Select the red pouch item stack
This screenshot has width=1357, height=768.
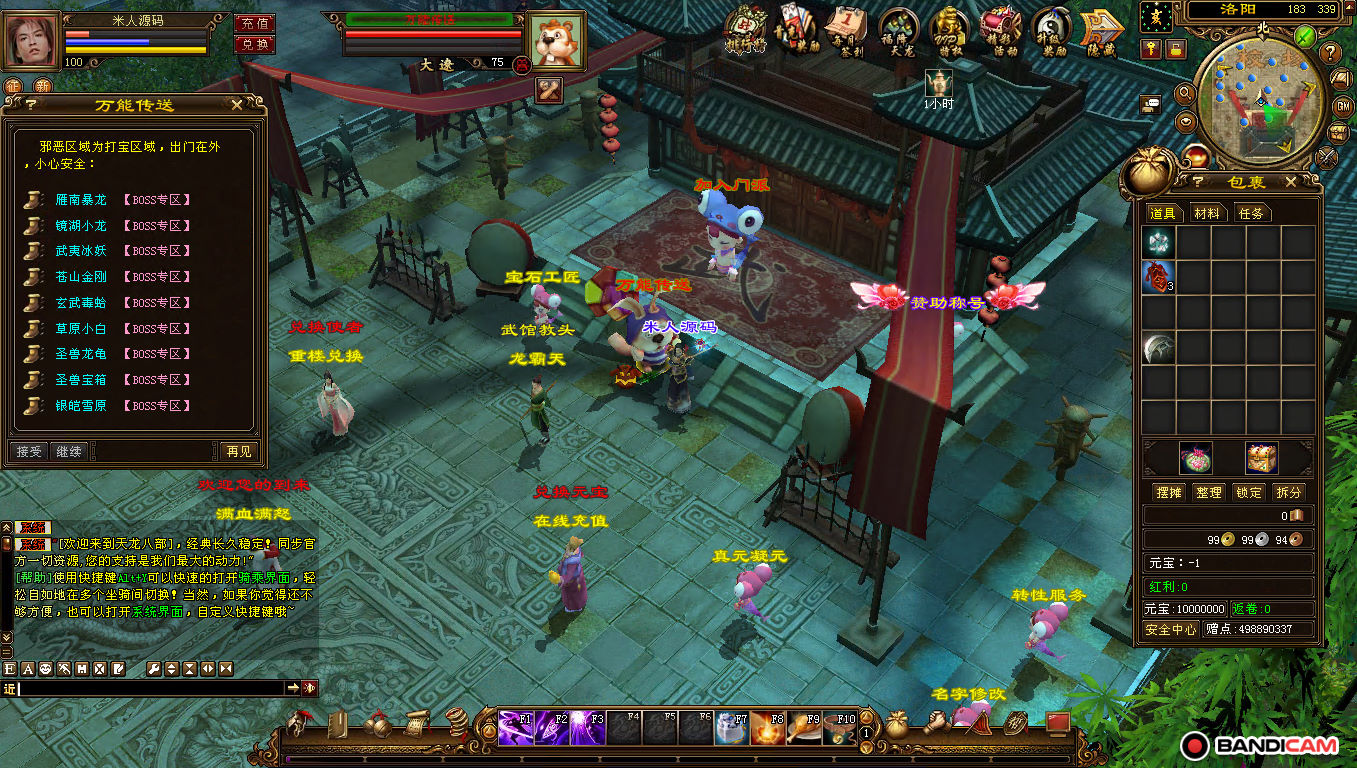[x=1157, y=277]
